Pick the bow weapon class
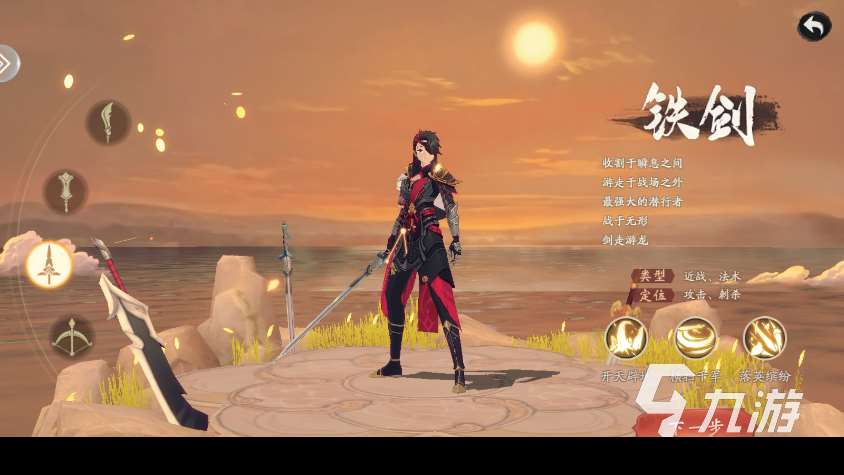The width and height of the screenshot is (844, 475). (x=72, y=337)
